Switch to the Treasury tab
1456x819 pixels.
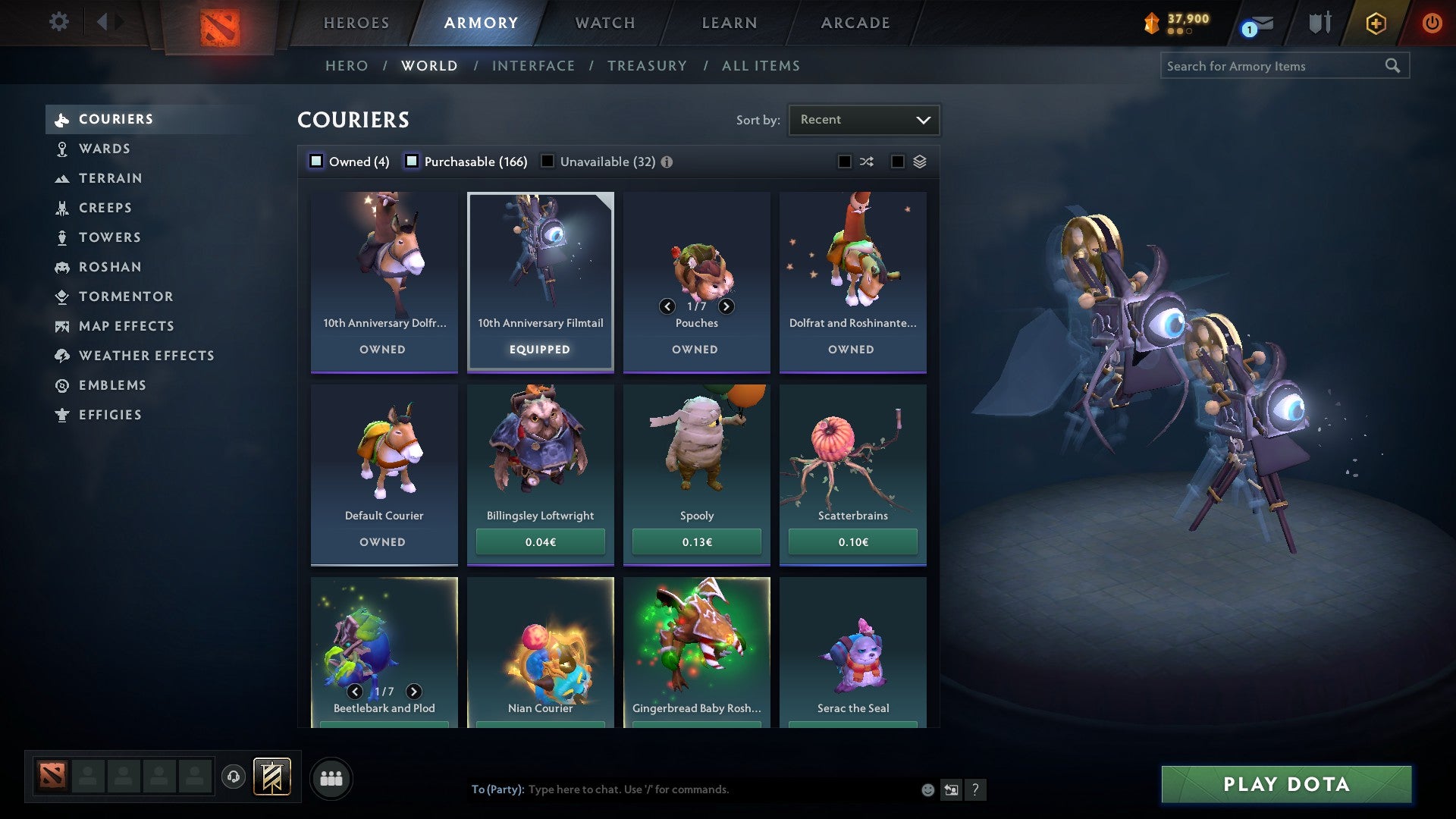point(647,66)
